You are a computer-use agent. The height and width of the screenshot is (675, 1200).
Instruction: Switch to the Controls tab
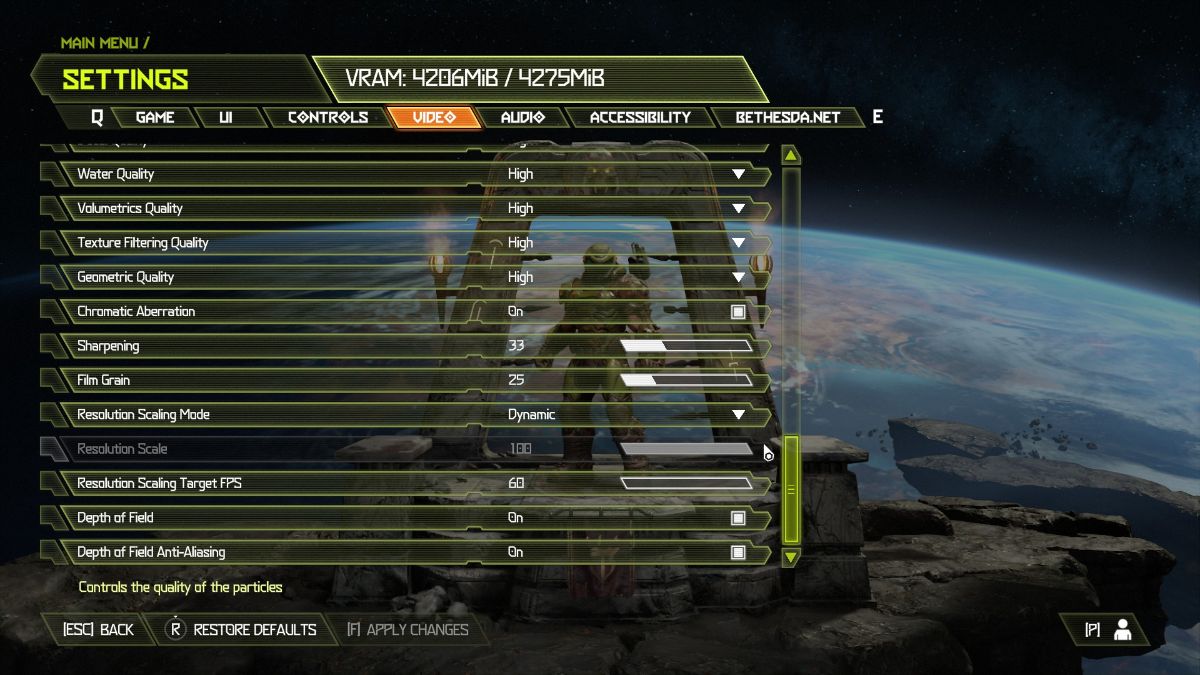[x=328, y=117]
